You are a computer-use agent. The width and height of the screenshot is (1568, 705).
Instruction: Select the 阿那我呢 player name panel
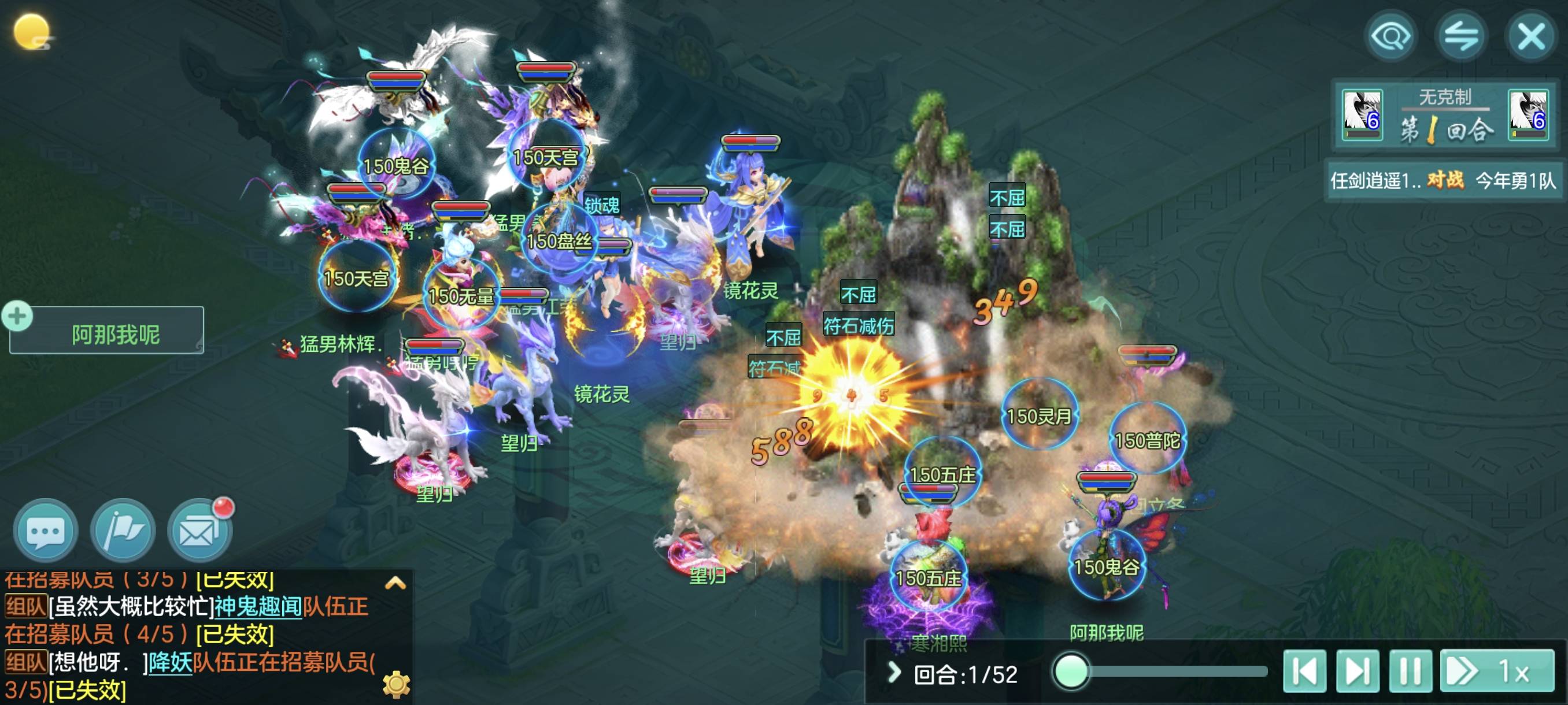coord(114,334)
